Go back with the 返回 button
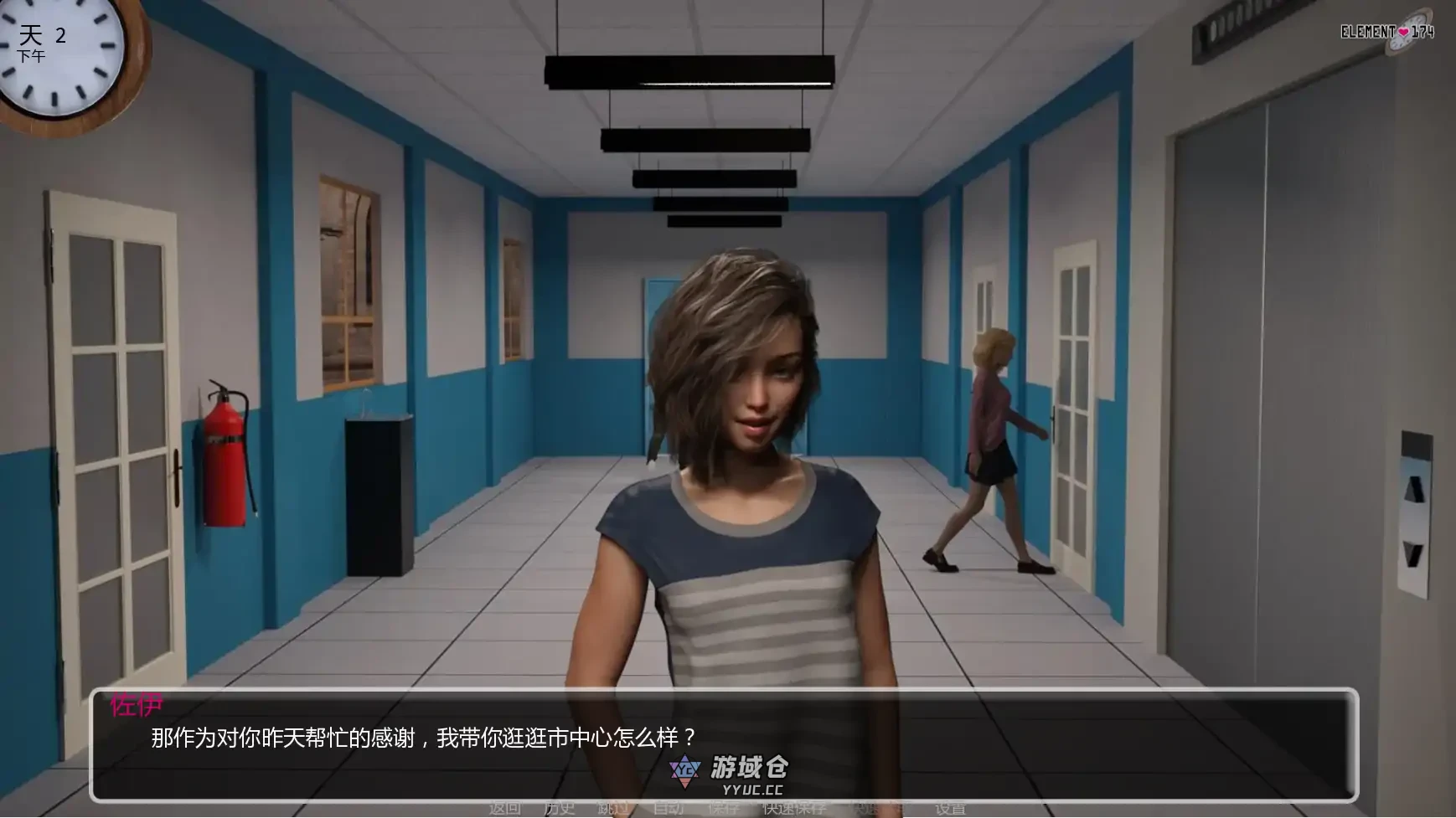The height and width of the screenshot is (818, 1456). pos(505,808)
